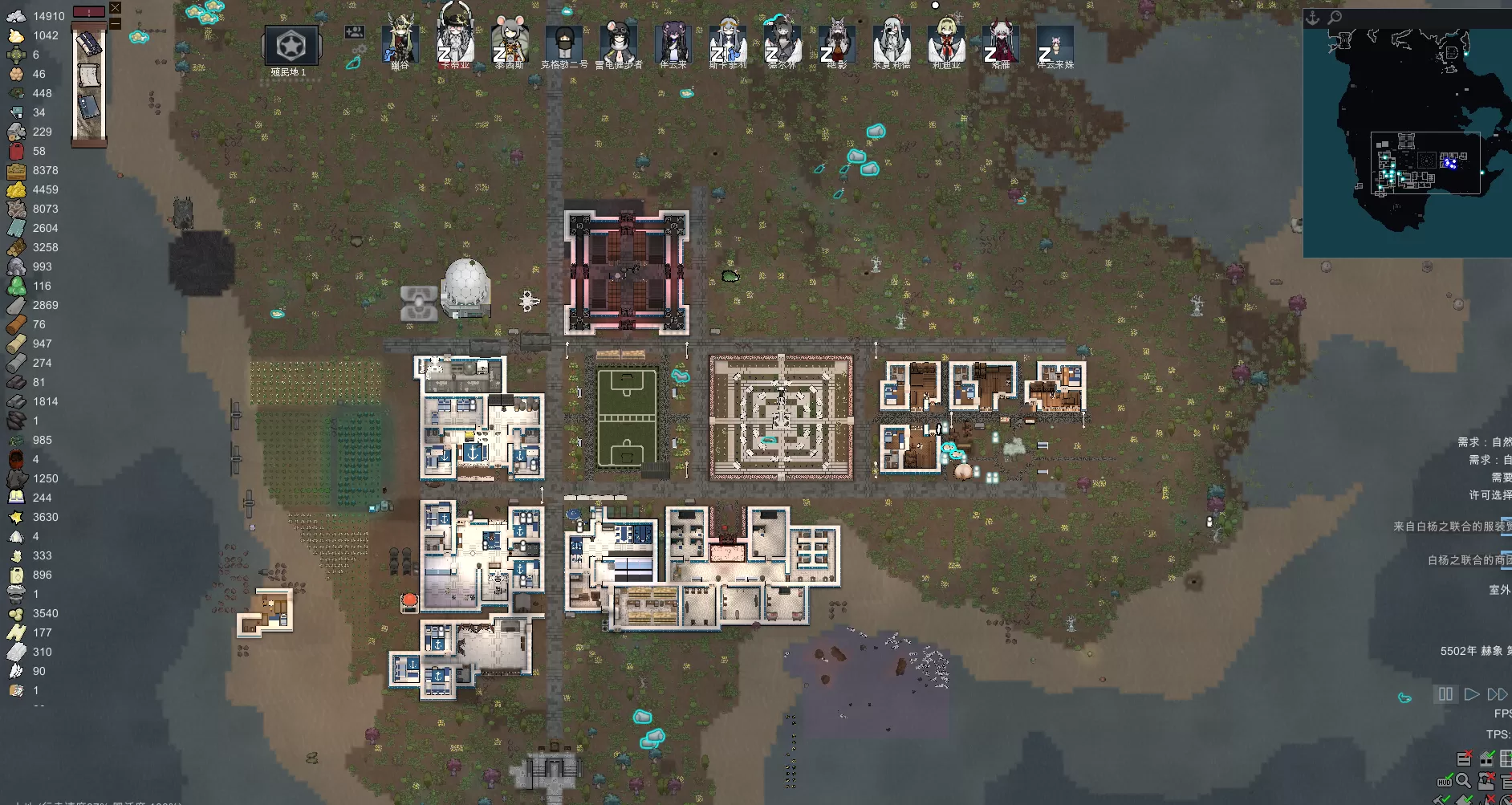The width and height of the screenshot is (1512, 805).
Task: Select the 殖民地 1 colony button
Action: pyautogui.click(x=291, y=47)
